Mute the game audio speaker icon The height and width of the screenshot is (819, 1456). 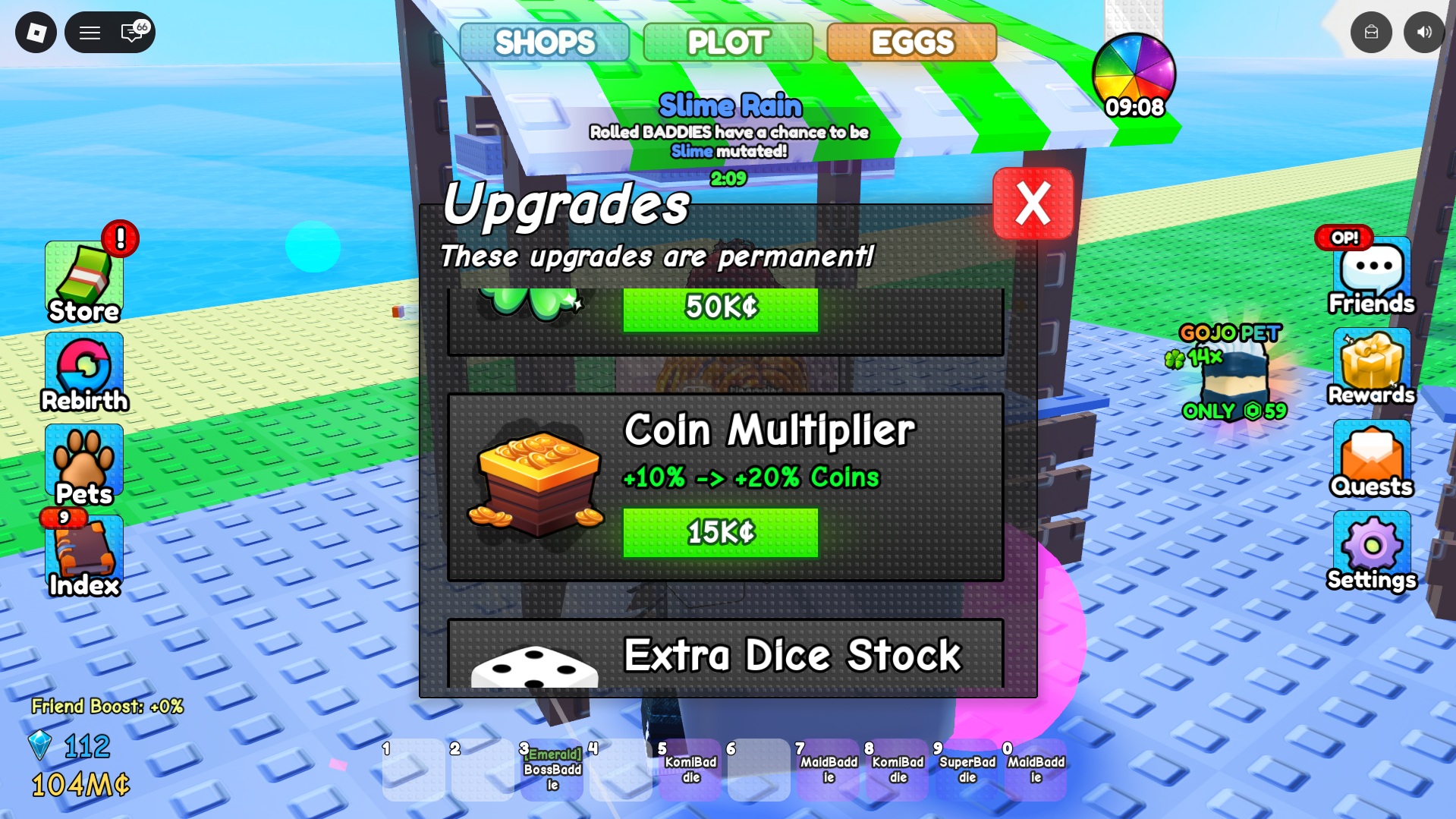click(1425, 32)
